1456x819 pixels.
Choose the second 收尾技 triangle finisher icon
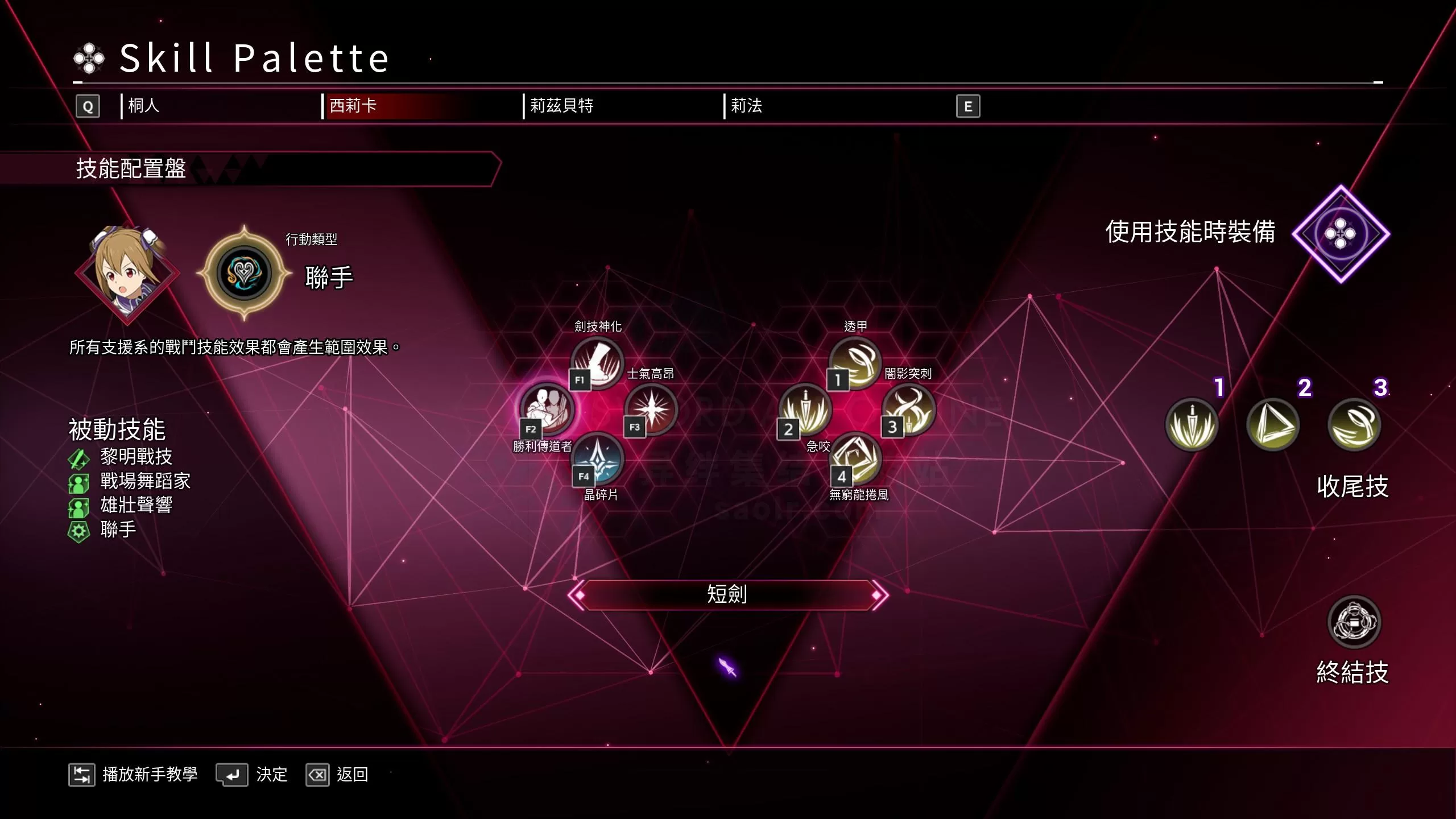[x=1273, y=424]
